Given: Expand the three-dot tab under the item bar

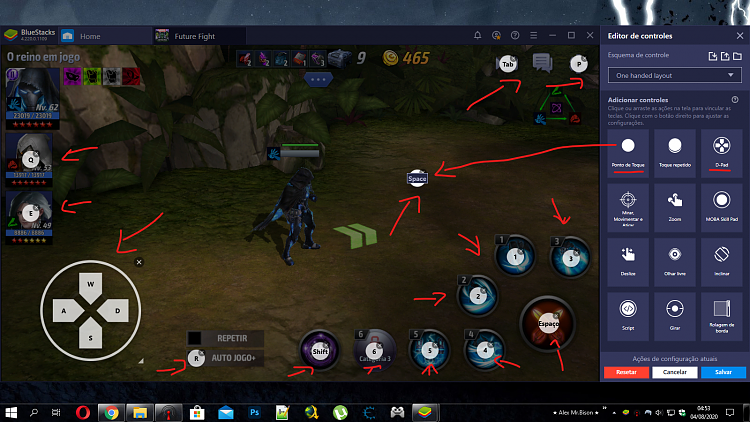Looking at the screenshot, I should [318, 77].
